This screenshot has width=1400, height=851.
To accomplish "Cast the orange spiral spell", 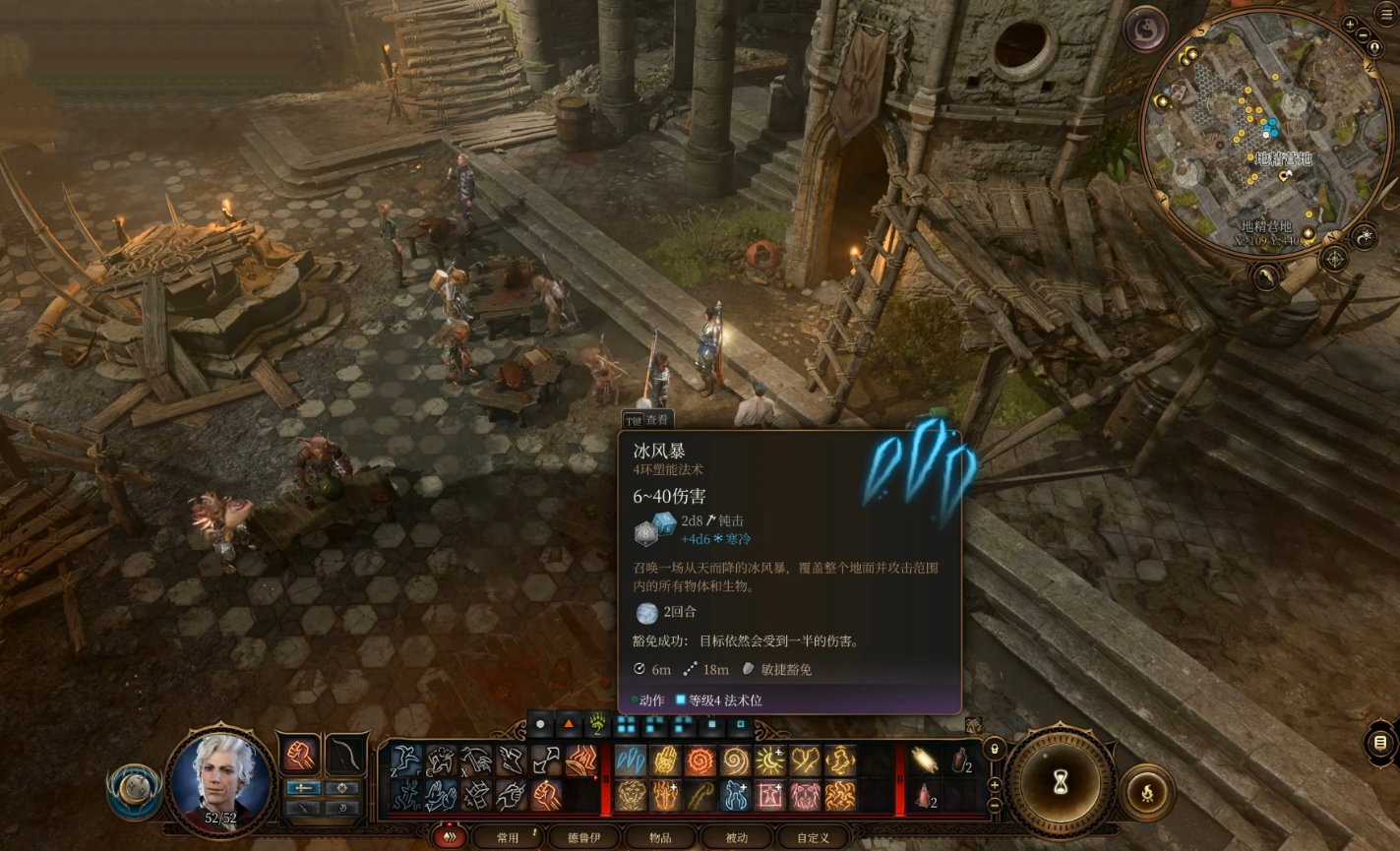I will click(700, 760).
